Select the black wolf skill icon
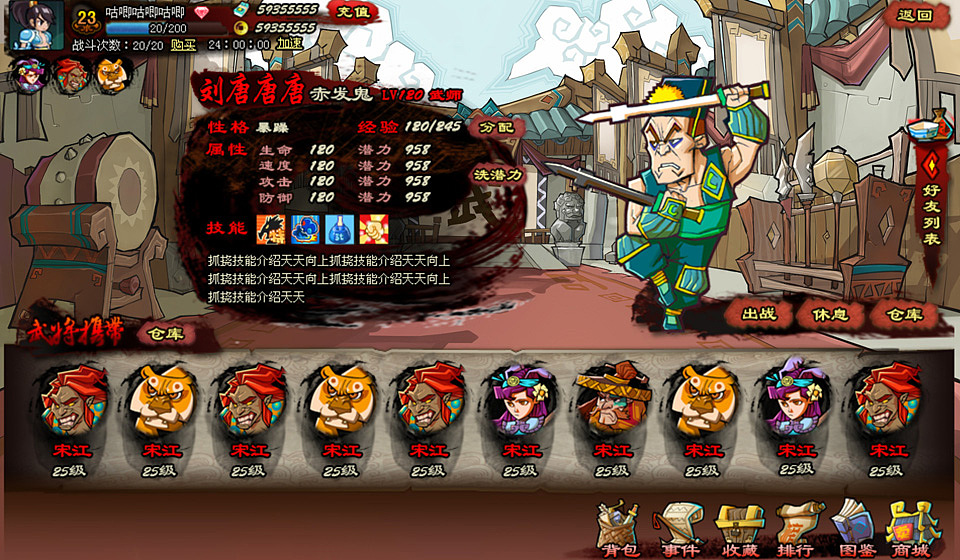 (x=271, y=229)
